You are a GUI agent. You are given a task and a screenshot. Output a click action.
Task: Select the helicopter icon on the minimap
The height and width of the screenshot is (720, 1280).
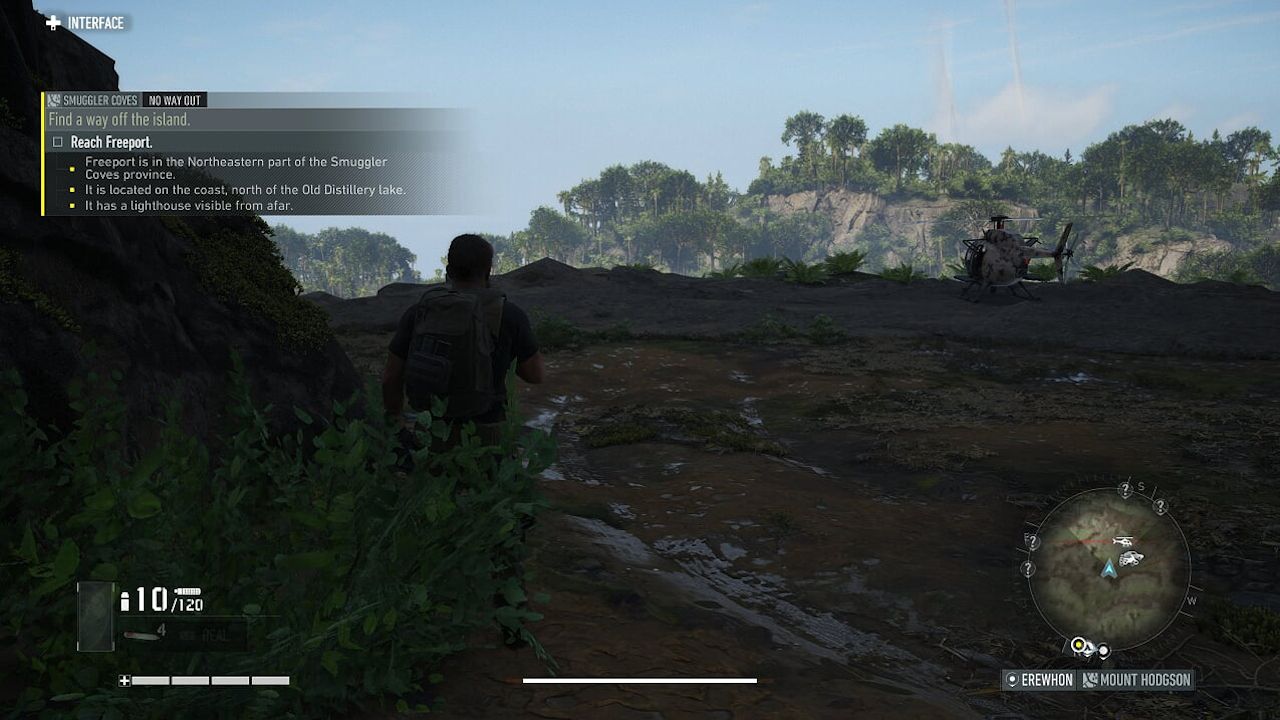(x=1123, y=541)
